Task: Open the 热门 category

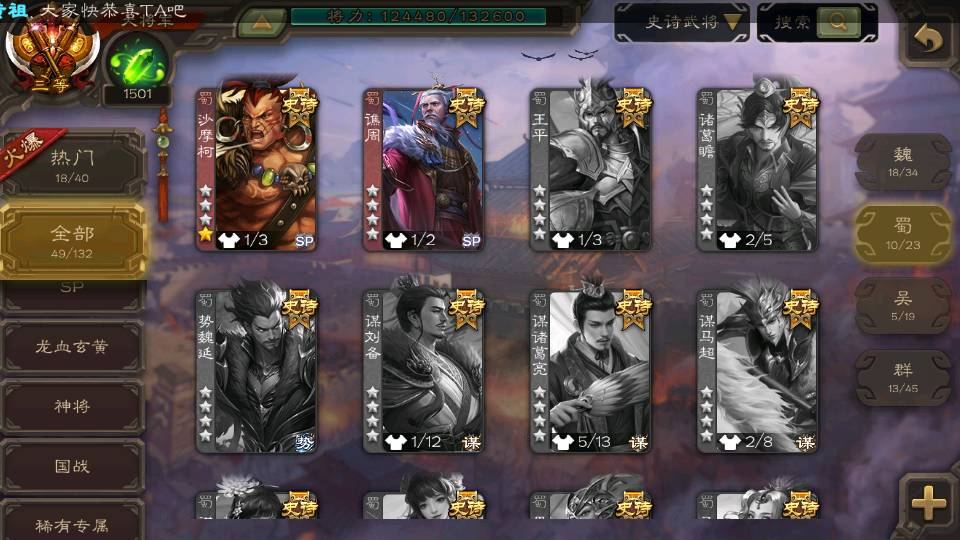Action: point(72,164)
